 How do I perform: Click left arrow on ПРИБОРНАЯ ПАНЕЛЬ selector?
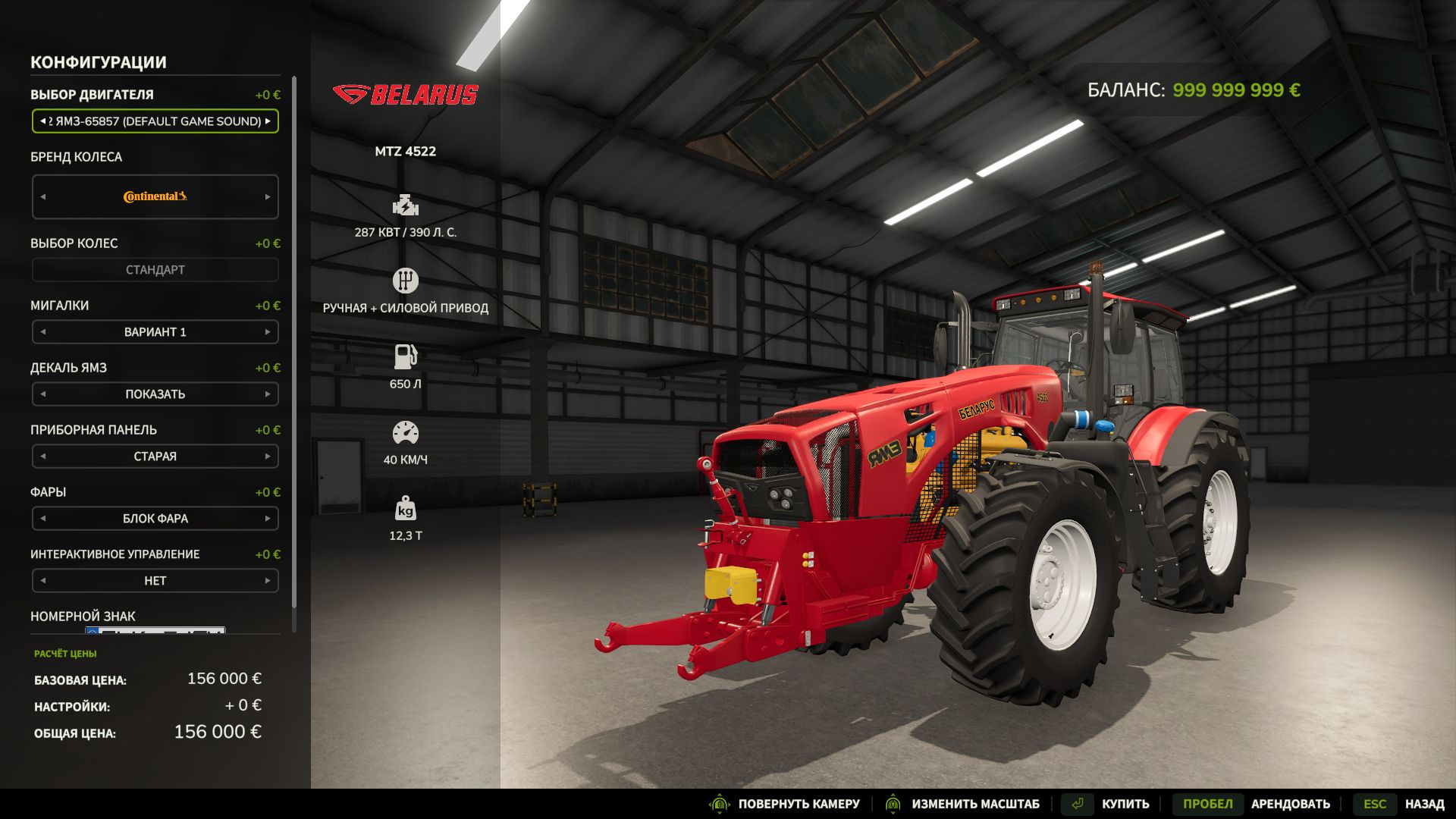42,456
